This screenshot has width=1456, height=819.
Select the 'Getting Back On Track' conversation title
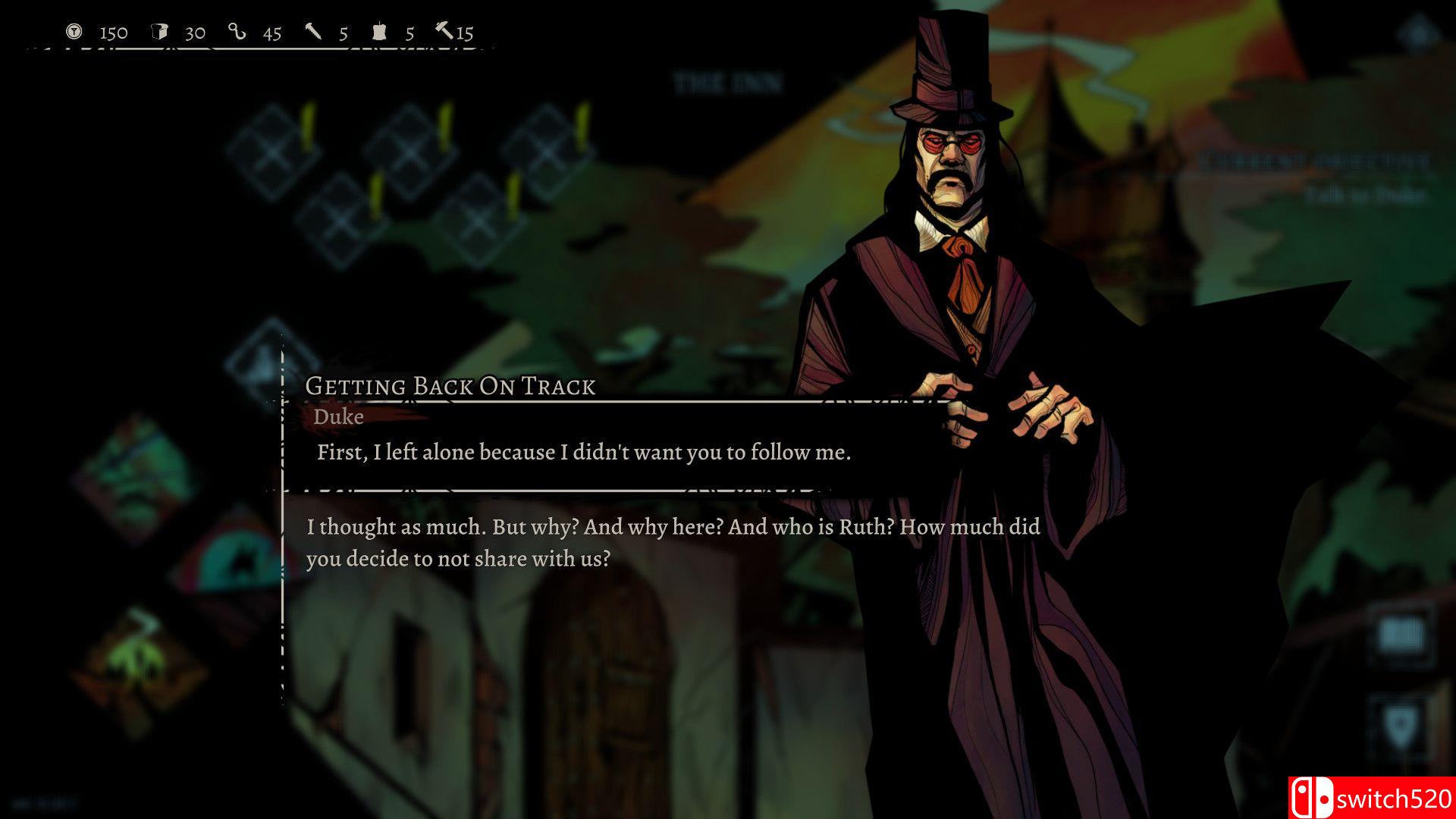pyautogui.click(x=451, y=386)
